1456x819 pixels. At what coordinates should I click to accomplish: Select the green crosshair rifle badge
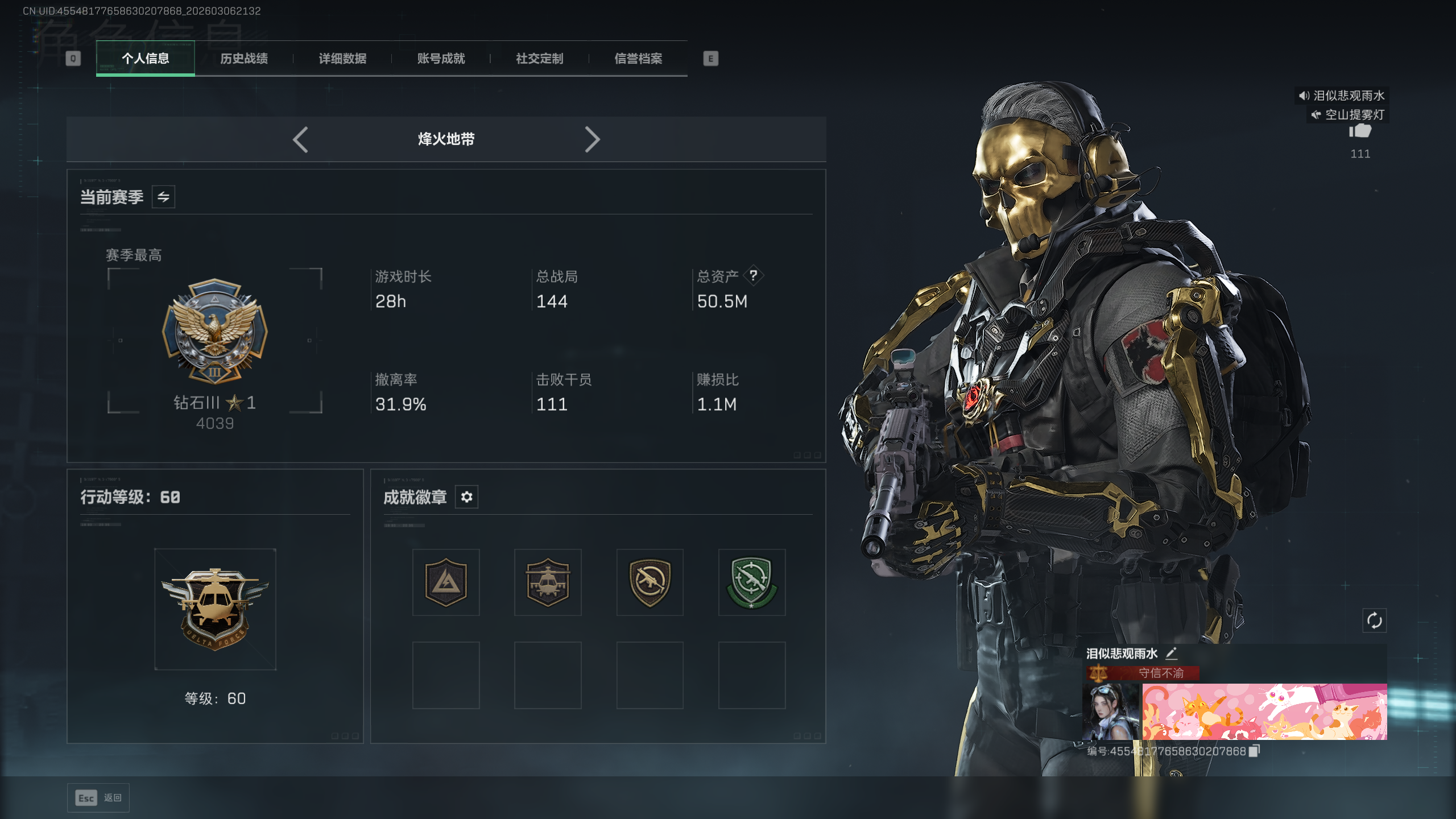751,582
